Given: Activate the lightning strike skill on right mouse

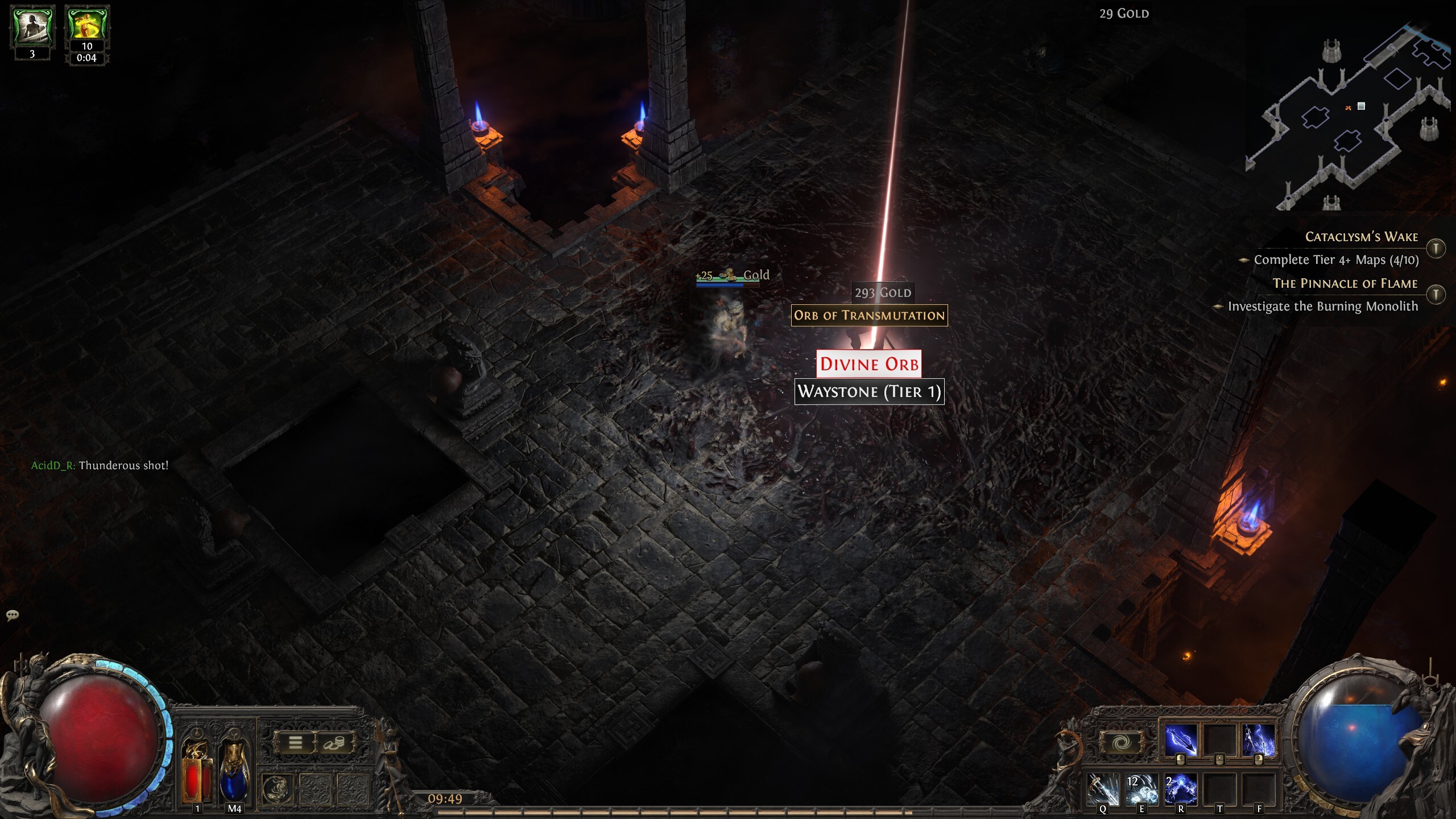Looking at the screenshot, I should click(1258, 741).
